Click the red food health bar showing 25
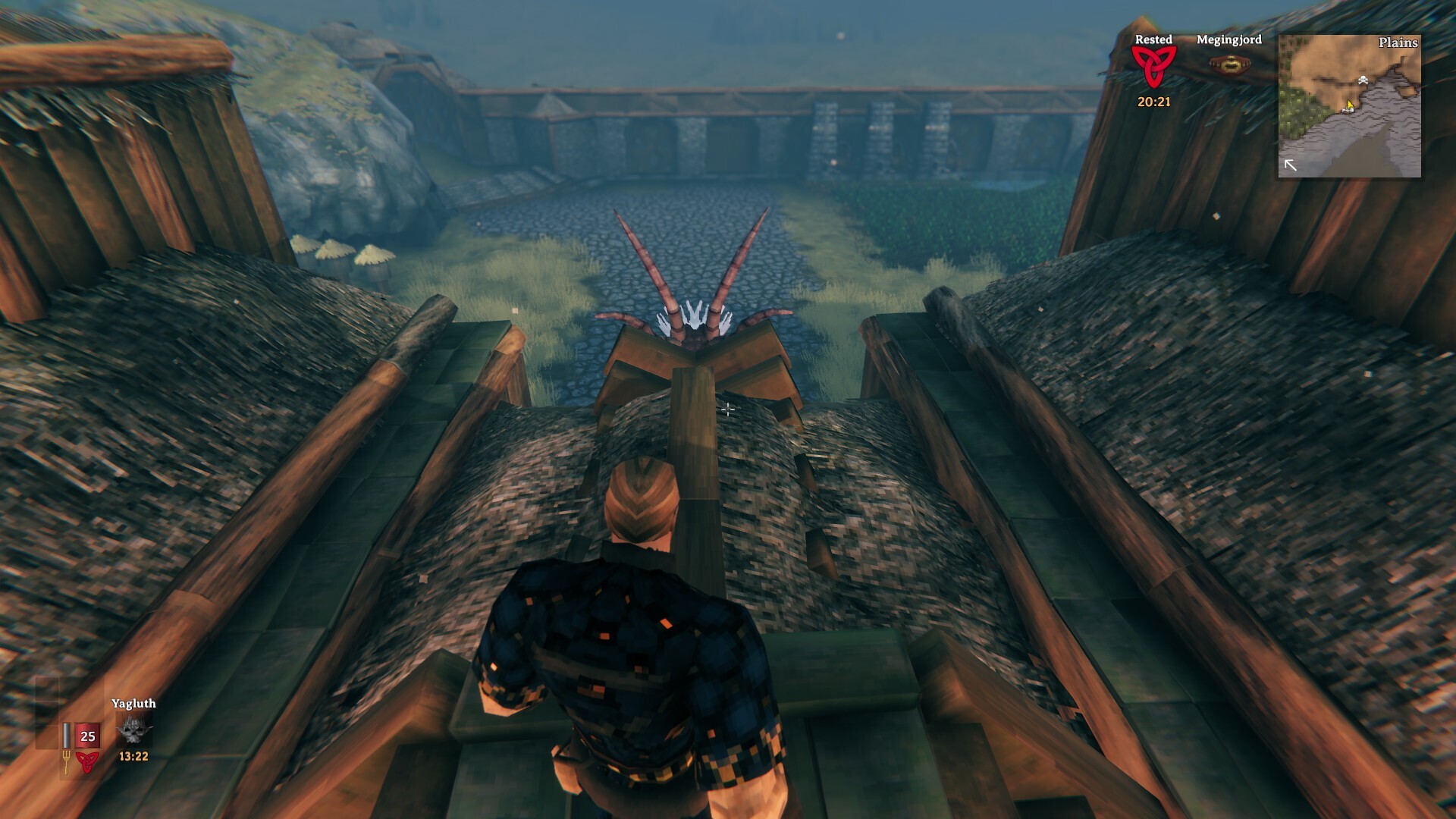1456x819 pixels. (88, 736)
